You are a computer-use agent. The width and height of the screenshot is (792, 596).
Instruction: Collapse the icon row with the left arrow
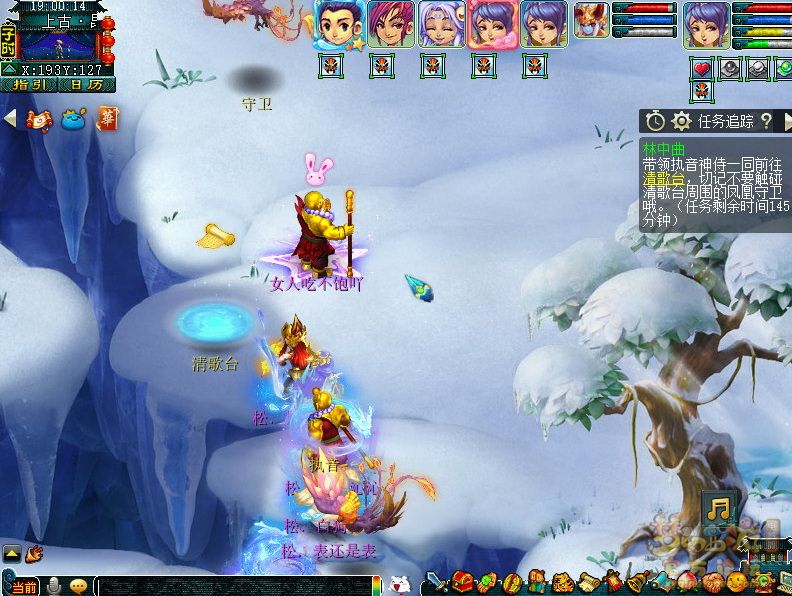10,119
